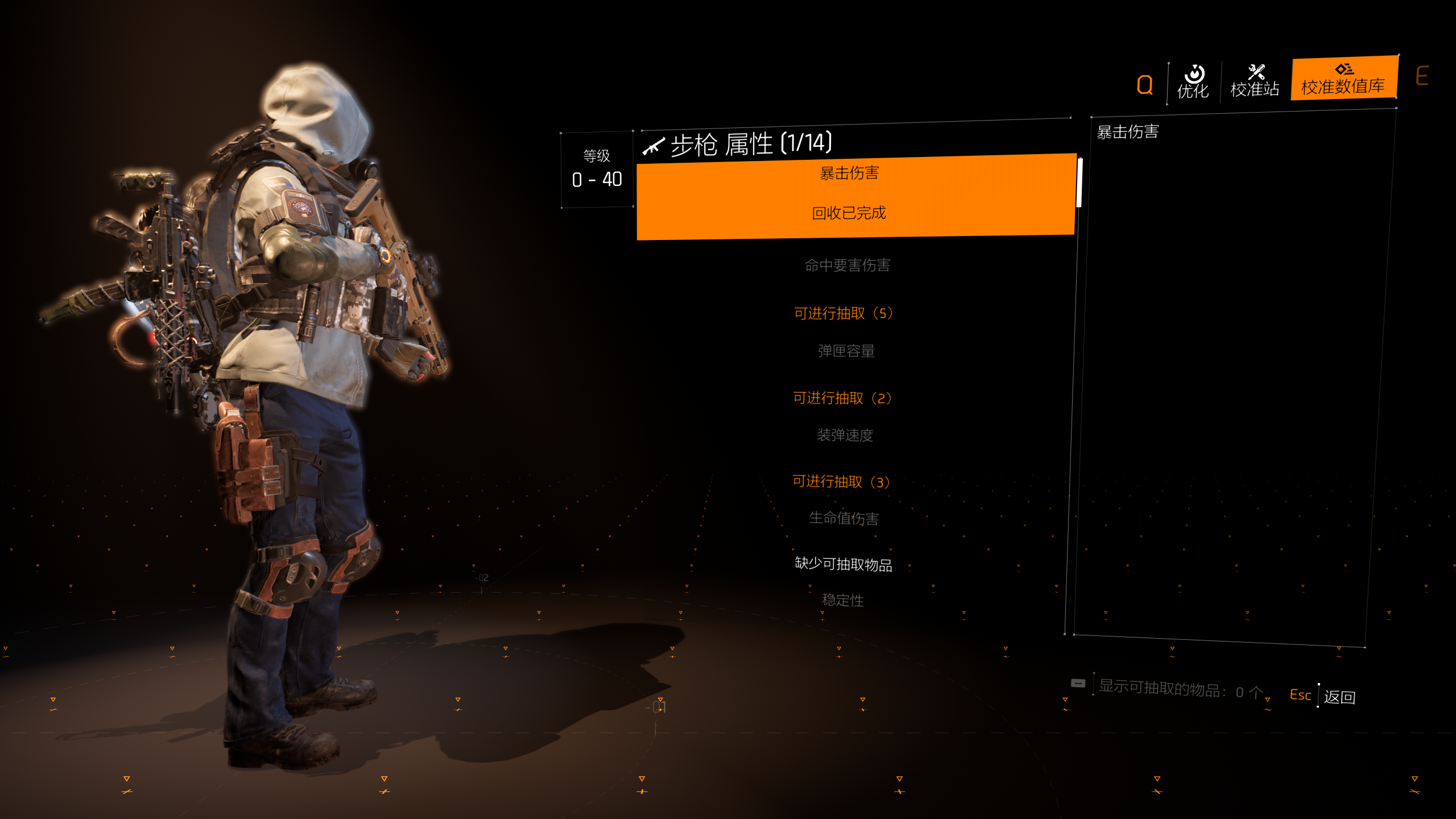
Task: Choose the 稳定性 attribute entry
Action: (843, 601)
